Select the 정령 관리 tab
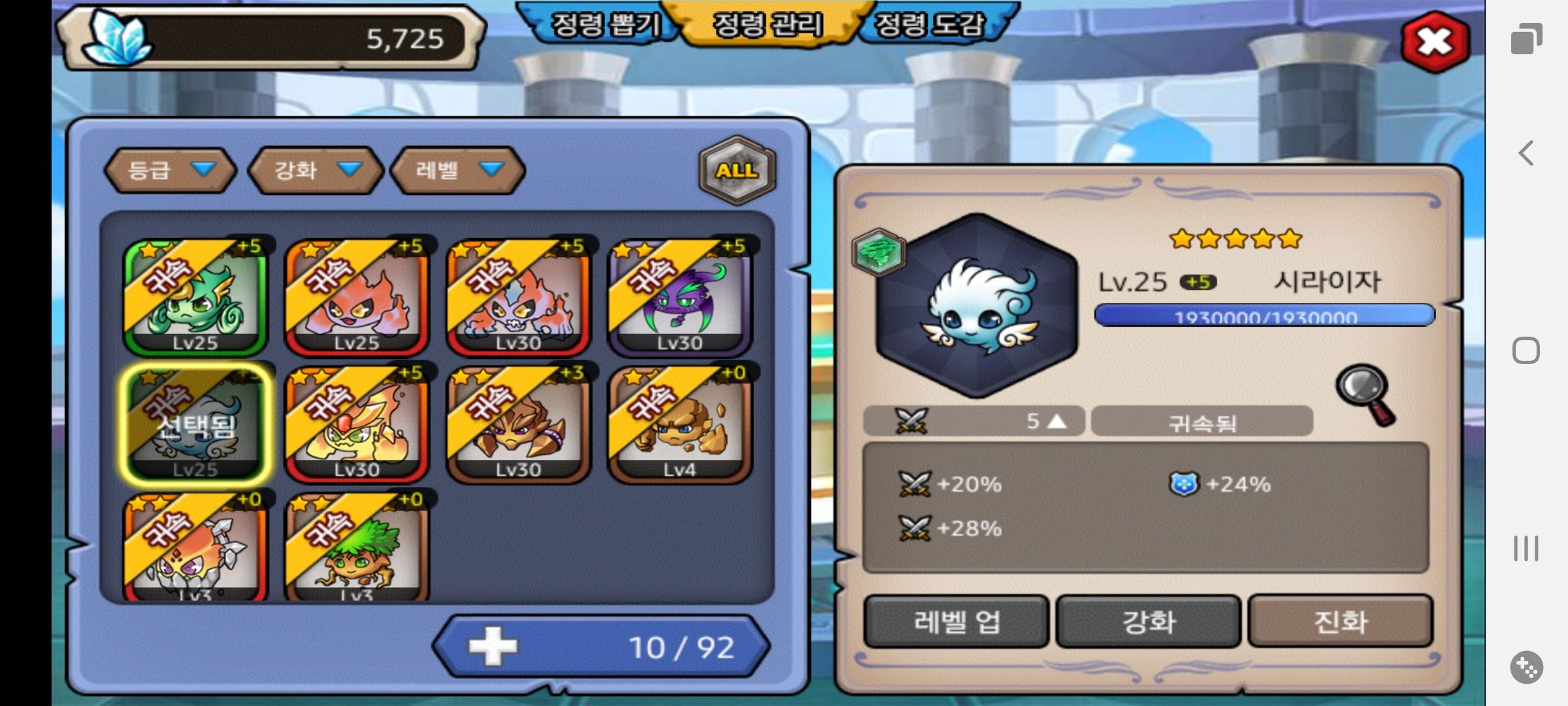Screen dimensions: 1568x706 coord(767,25)
